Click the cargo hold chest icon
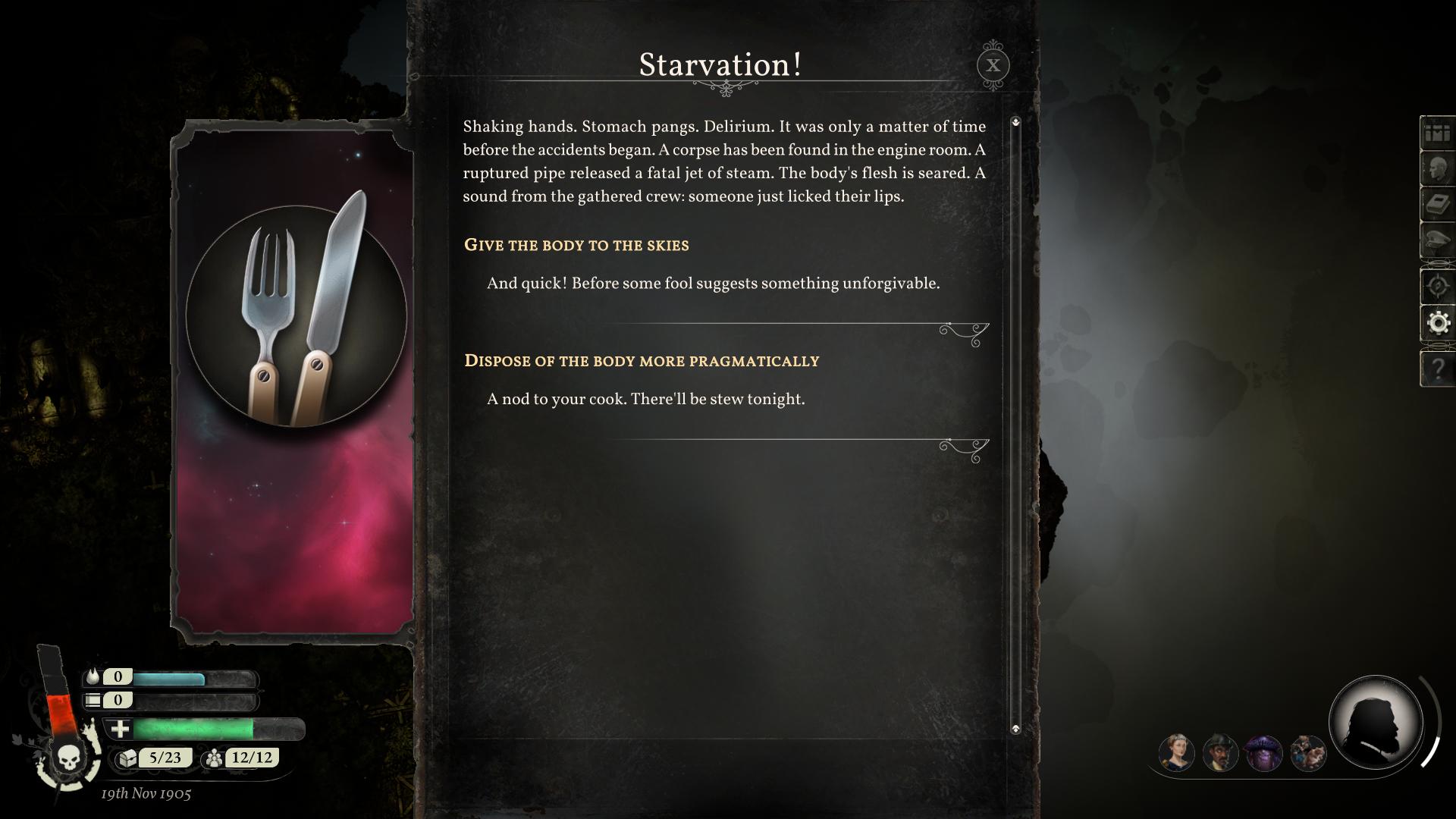Image resolution: width=1456 pixels, height=819 pixels. pos(127,758)
